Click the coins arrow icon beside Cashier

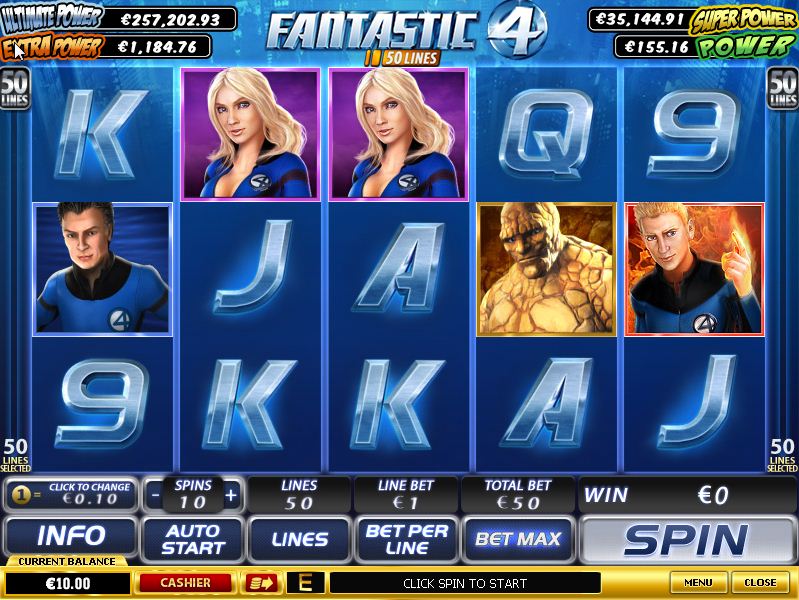[260, 582]
